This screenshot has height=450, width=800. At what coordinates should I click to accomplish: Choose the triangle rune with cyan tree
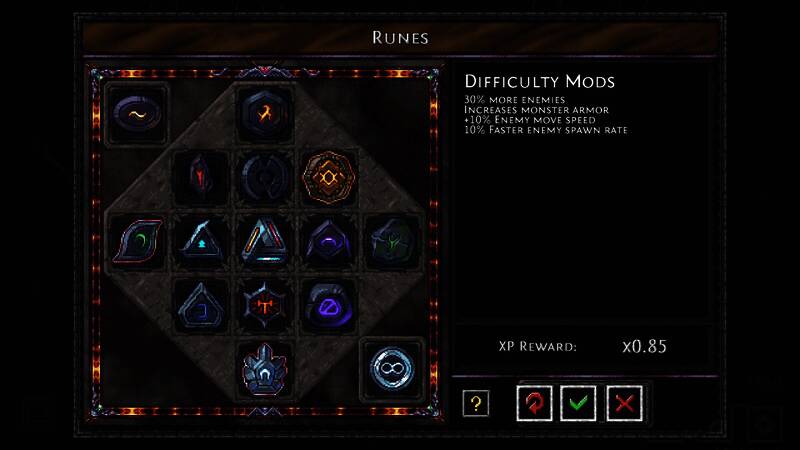[201, 241]
